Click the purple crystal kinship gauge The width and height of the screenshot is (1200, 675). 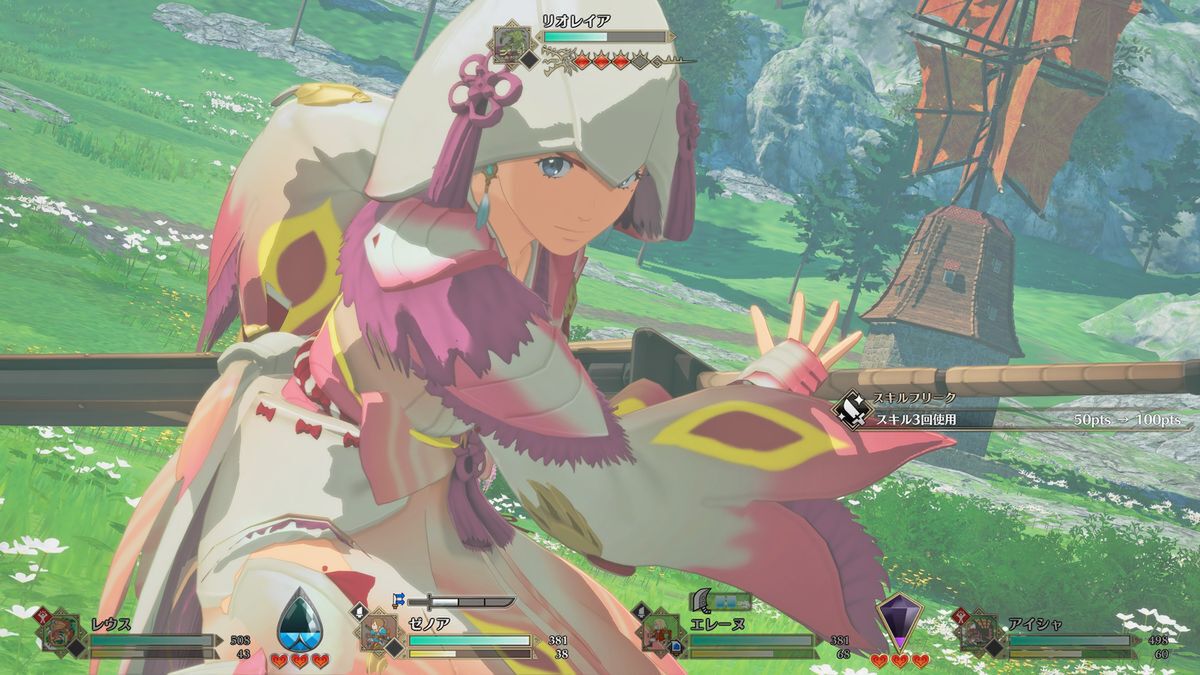[x=898, y=622]
